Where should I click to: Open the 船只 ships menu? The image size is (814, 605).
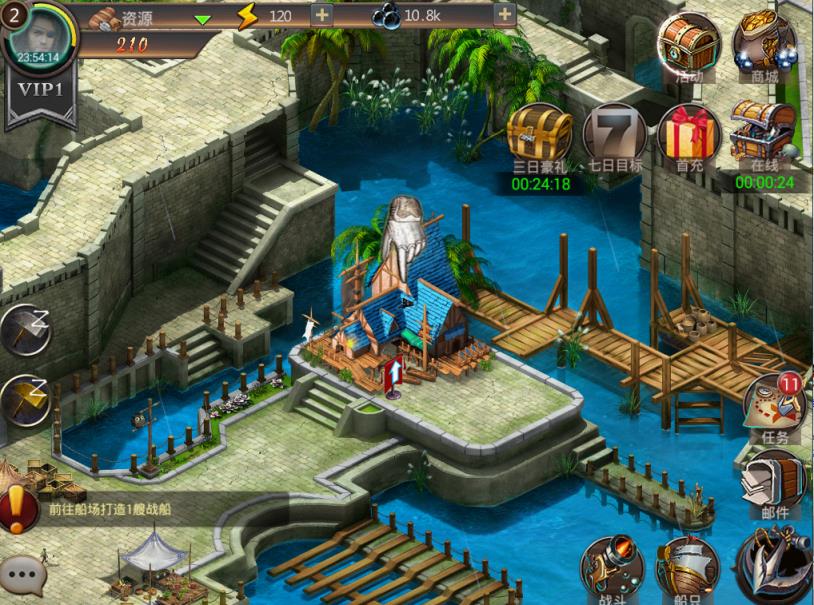pos(687,570)
